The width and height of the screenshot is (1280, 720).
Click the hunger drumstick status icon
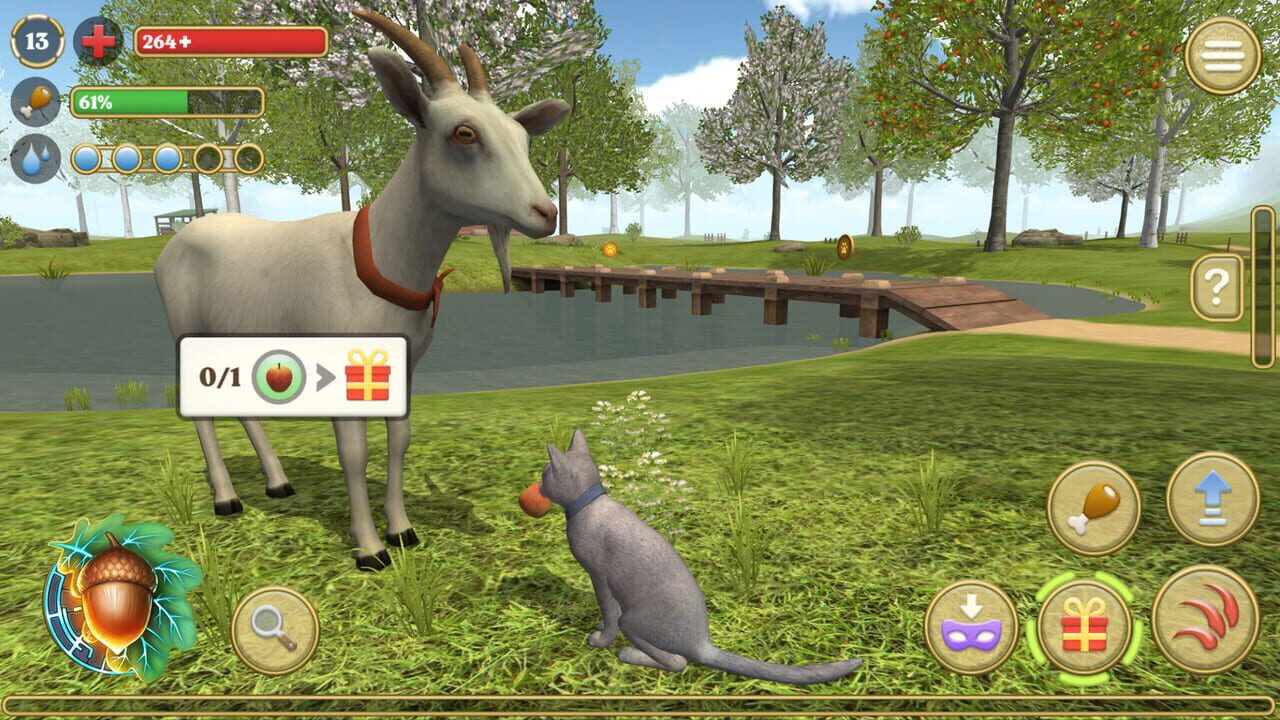[x=33, y=102]
